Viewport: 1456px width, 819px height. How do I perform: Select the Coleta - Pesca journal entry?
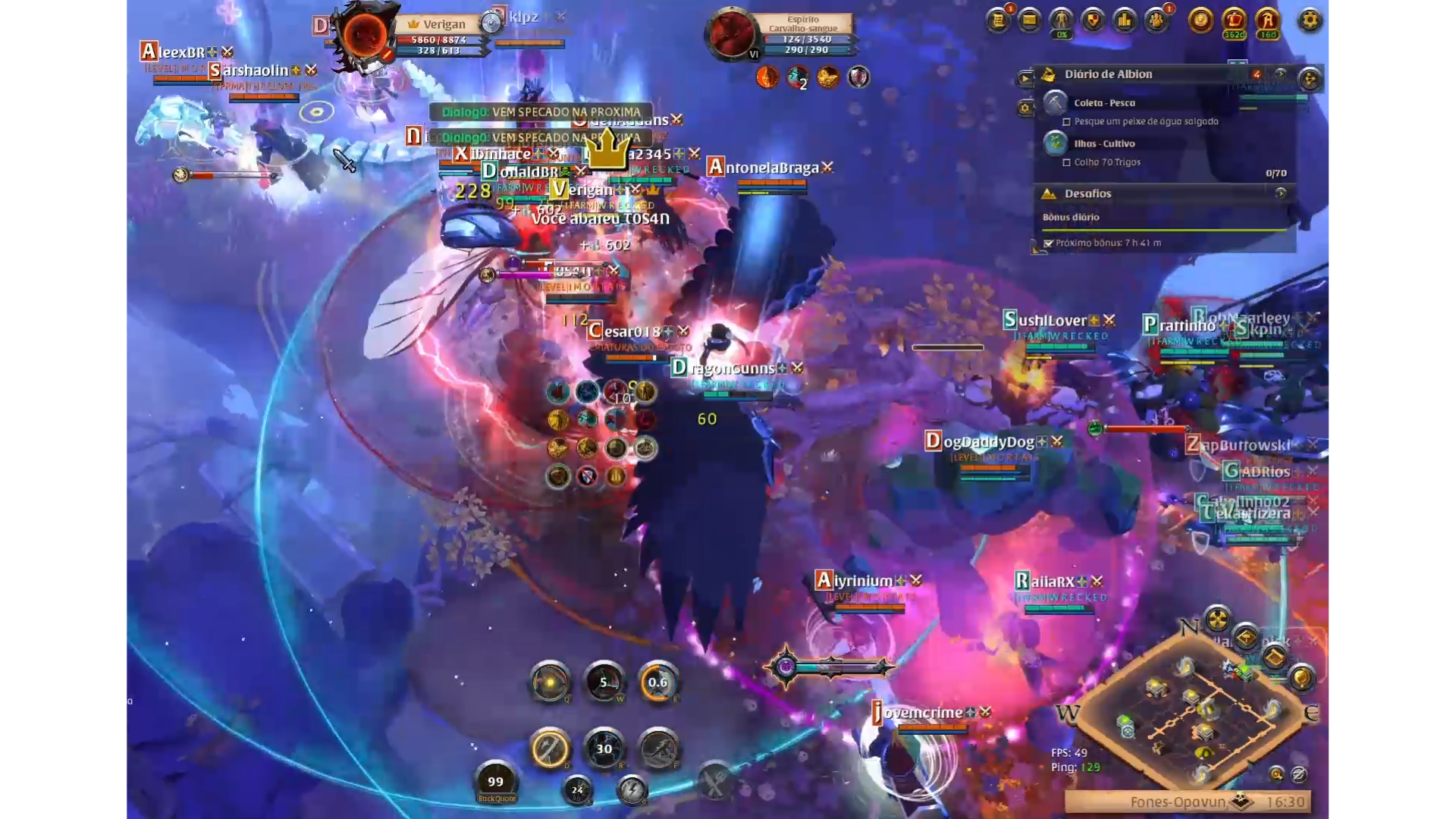point(1104,102)
